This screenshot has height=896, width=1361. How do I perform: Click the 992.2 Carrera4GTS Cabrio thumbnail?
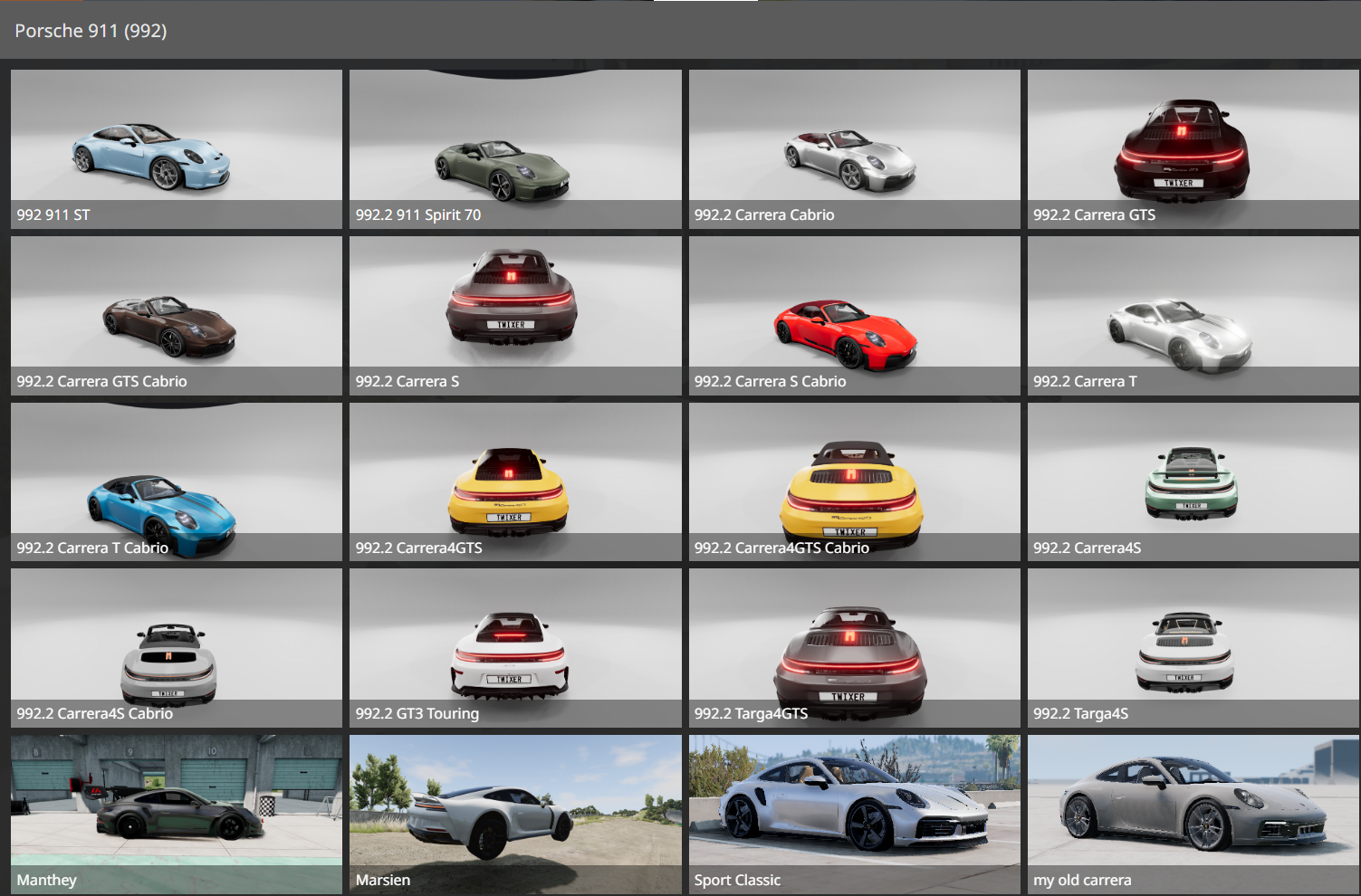pos(854,481)
